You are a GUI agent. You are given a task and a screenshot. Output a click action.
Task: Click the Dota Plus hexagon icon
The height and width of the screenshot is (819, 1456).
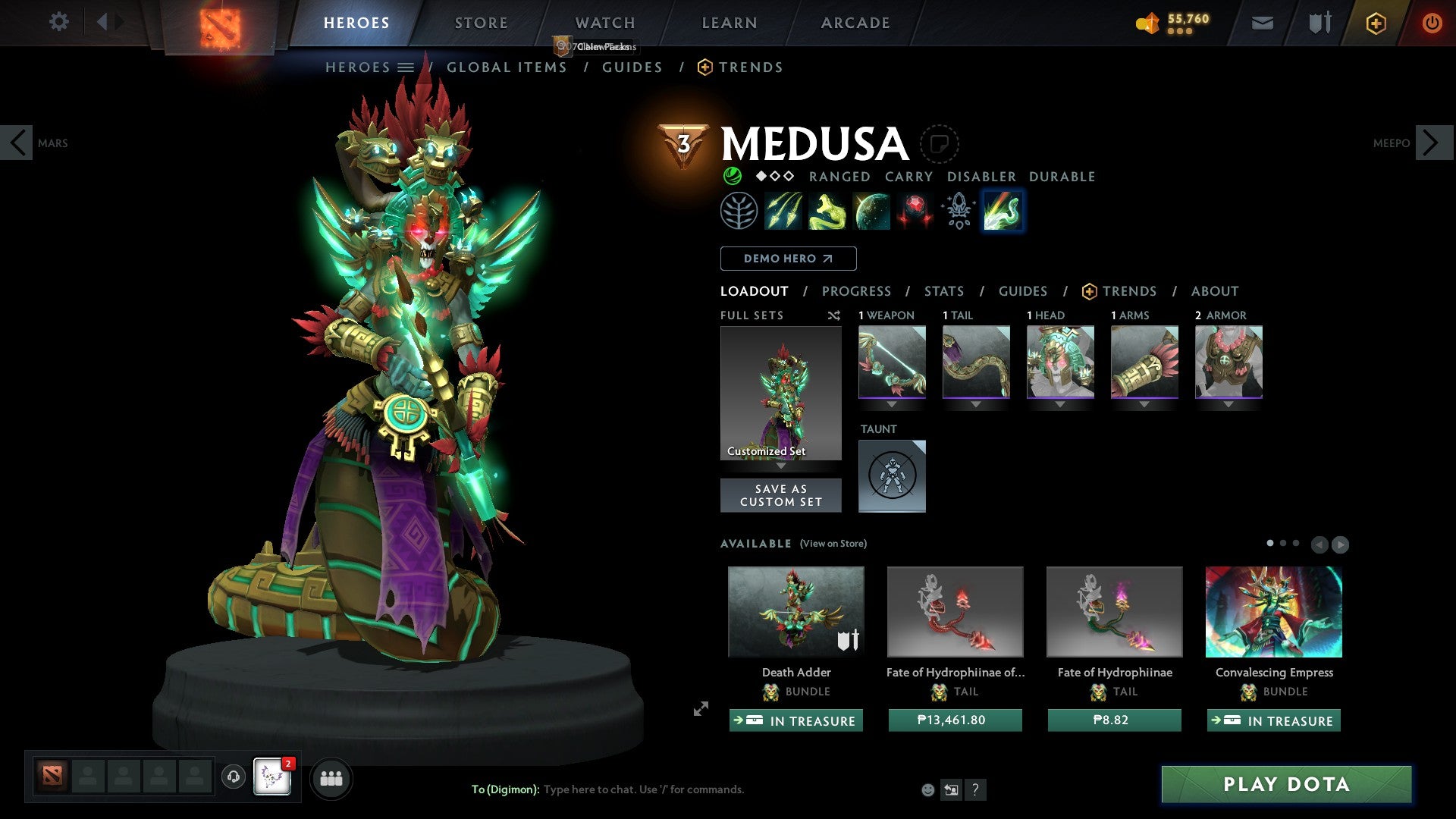click(x=1376, y=23)
